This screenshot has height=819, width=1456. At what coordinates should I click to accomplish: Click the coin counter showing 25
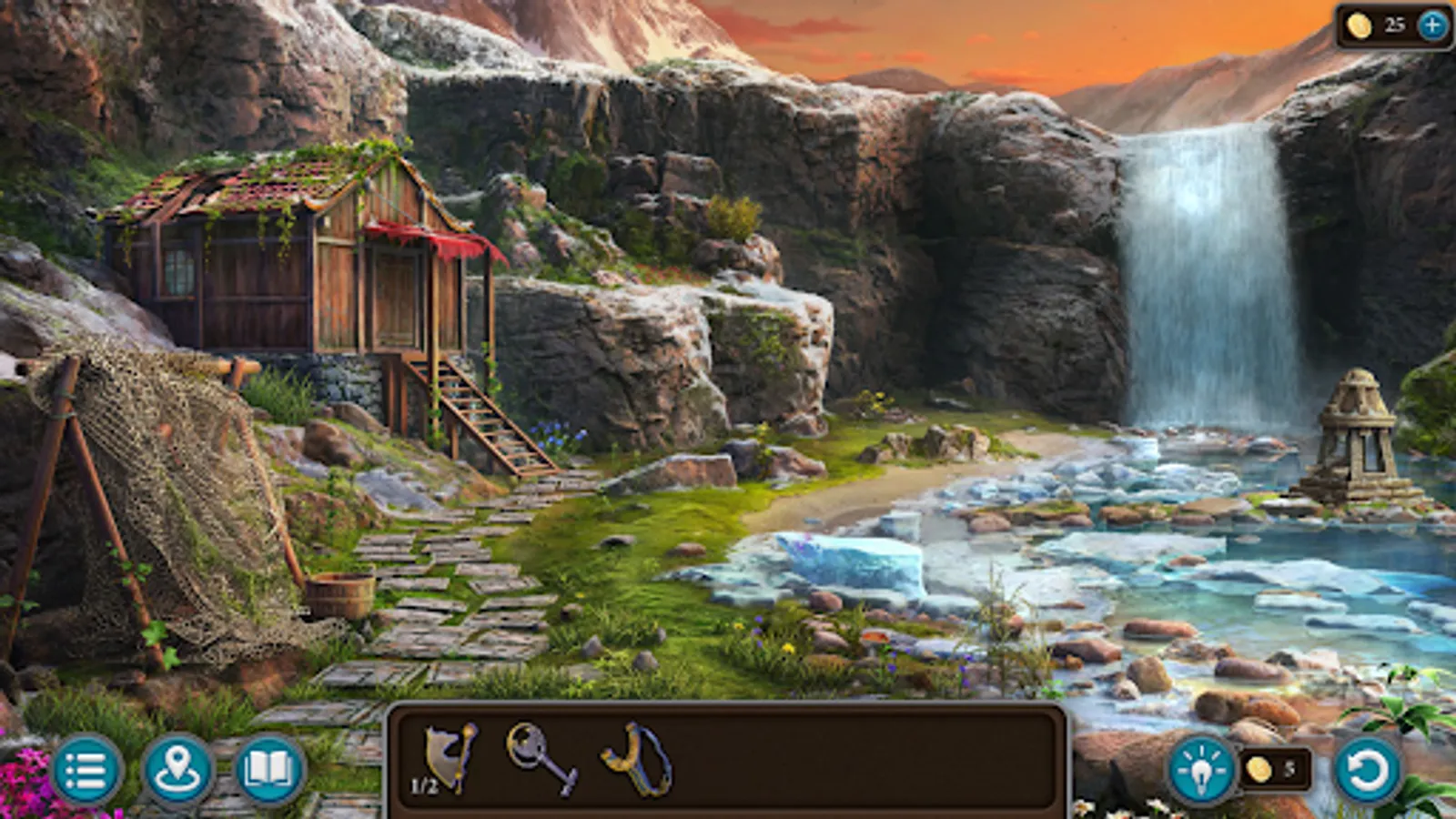(x=1392, y=25)
